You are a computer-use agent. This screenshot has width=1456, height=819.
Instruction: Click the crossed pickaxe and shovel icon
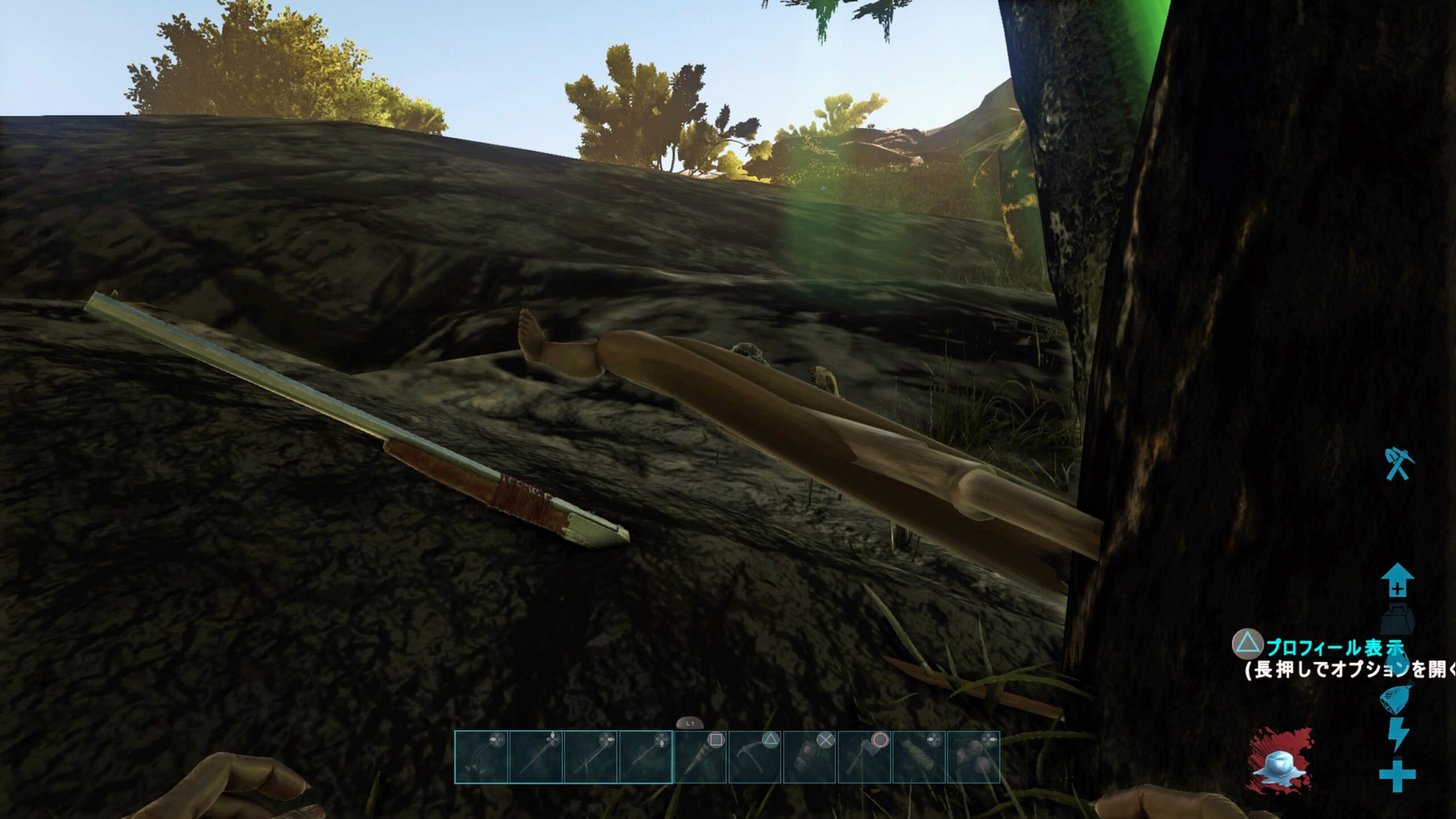[1397, 465]
